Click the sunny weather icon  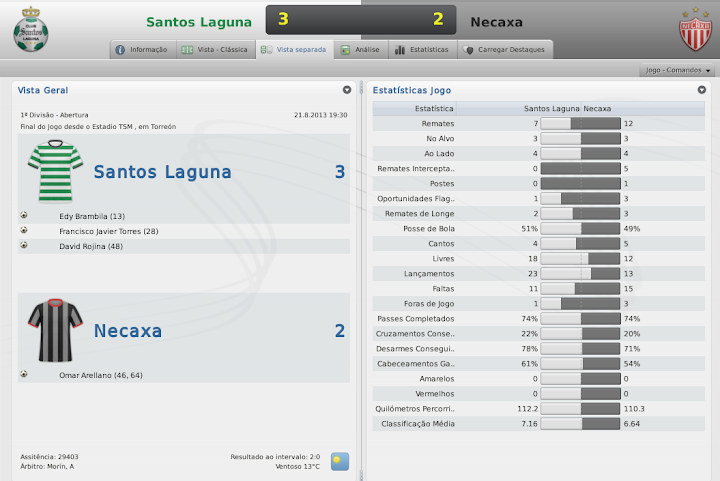[340, 461]
